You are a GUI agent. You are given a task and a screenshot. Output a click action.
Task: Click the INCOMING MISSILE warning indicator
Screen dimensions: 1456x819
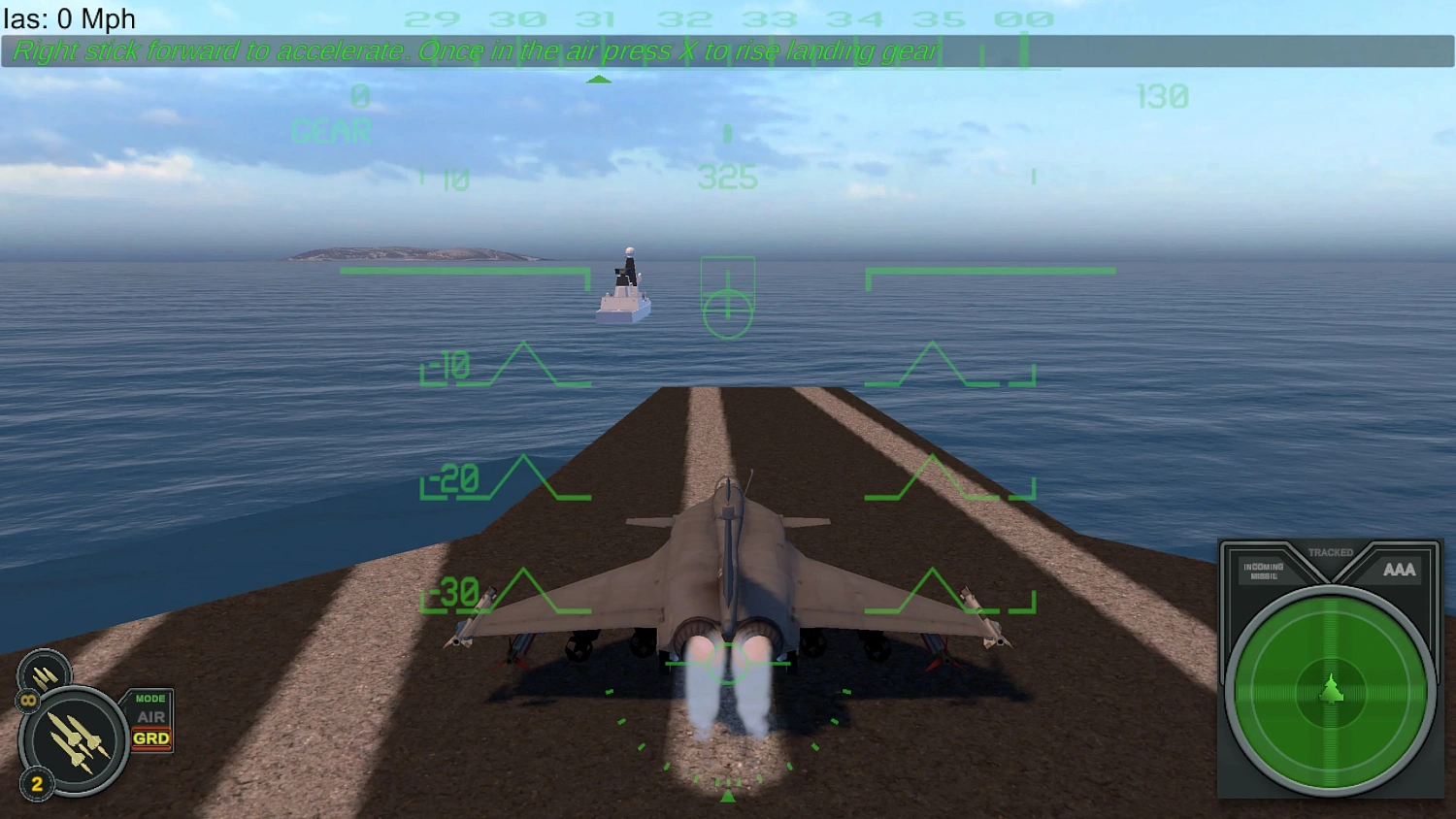pos(1264,568)
